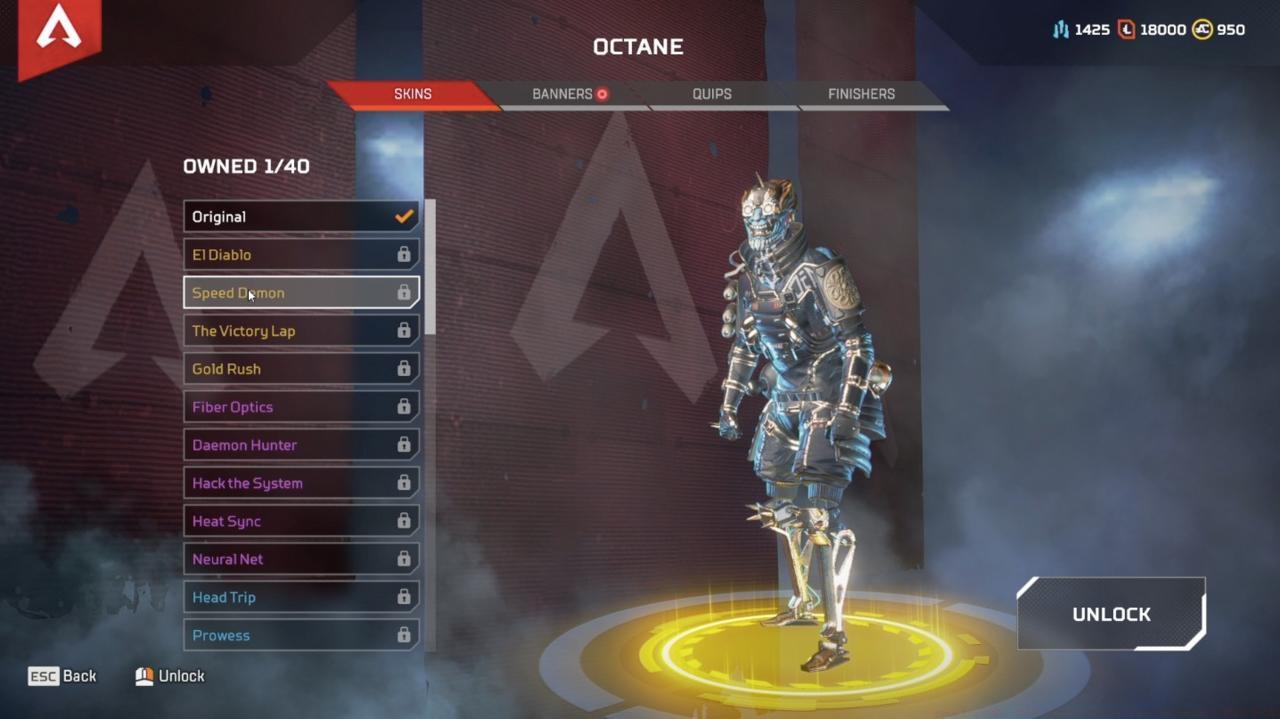
Task: Select the Original skin
Action: click(300, 217)
